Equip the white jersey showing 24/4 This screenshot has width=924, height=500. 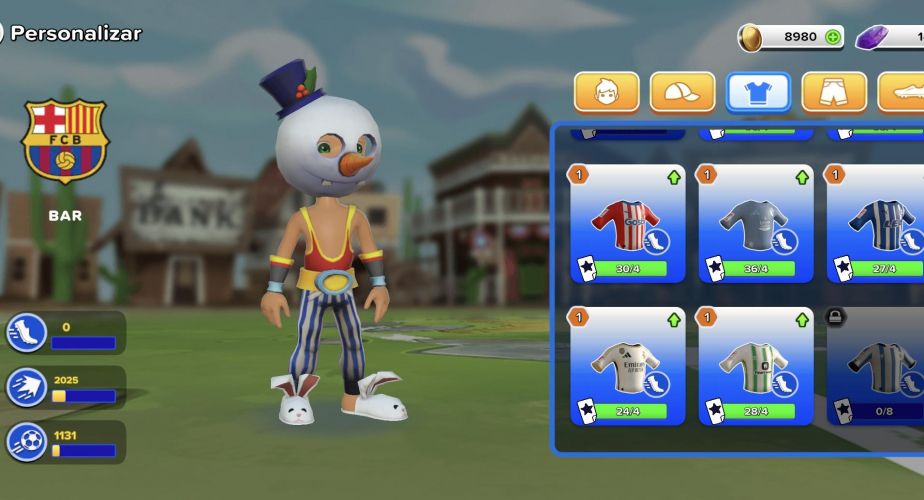tap(628, 366)
